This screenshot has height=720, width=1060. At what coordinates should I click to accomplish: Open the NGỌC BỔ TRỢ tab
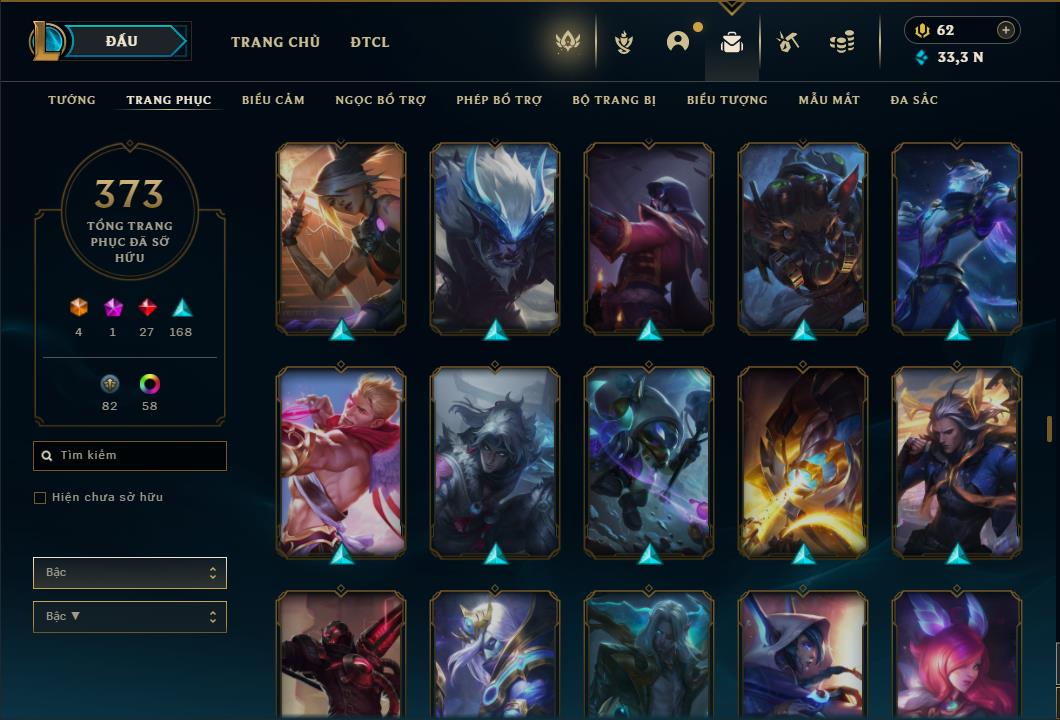pyautogui.click(x=380, y=100)
